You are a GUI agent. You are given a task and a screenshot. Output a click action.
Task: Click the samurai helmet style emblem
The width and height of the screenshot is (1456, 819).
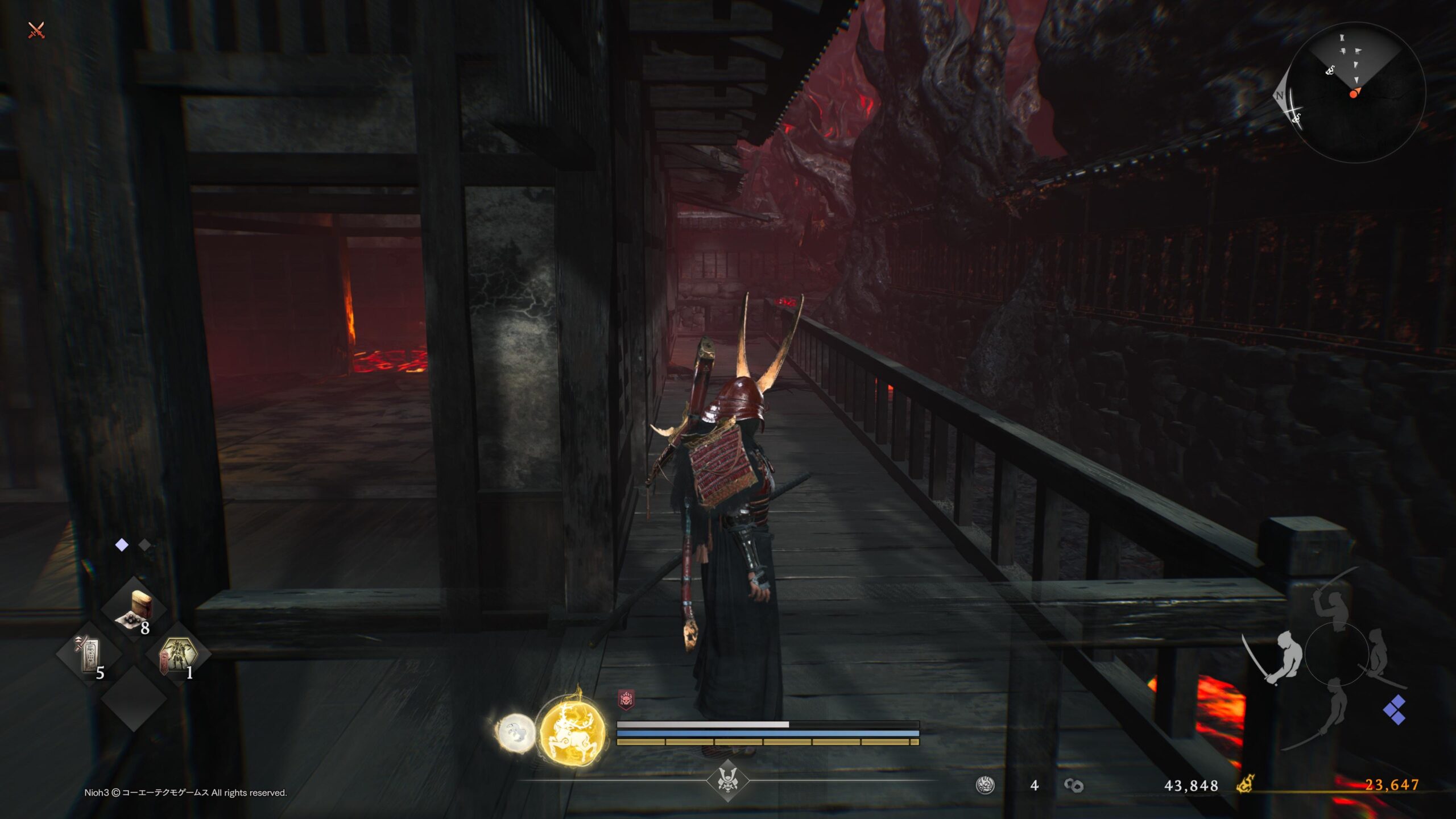(727, 780)
